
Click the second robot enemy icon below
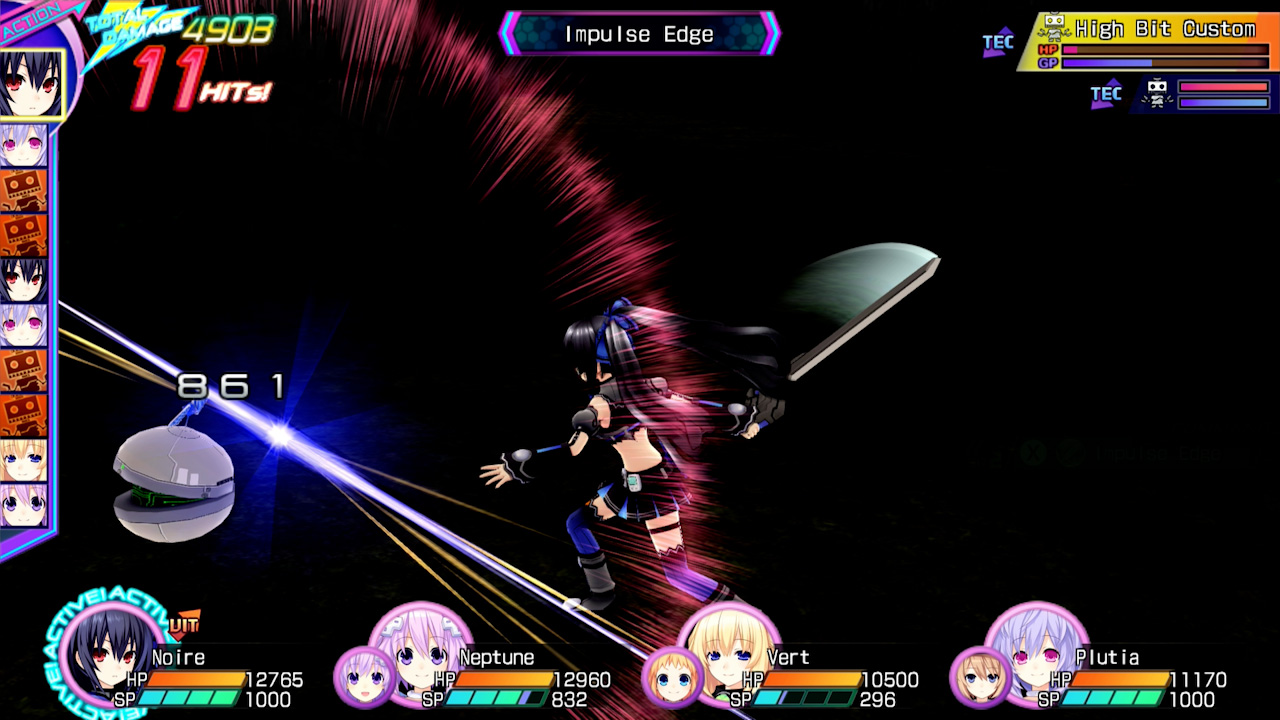pos(1157,93)
